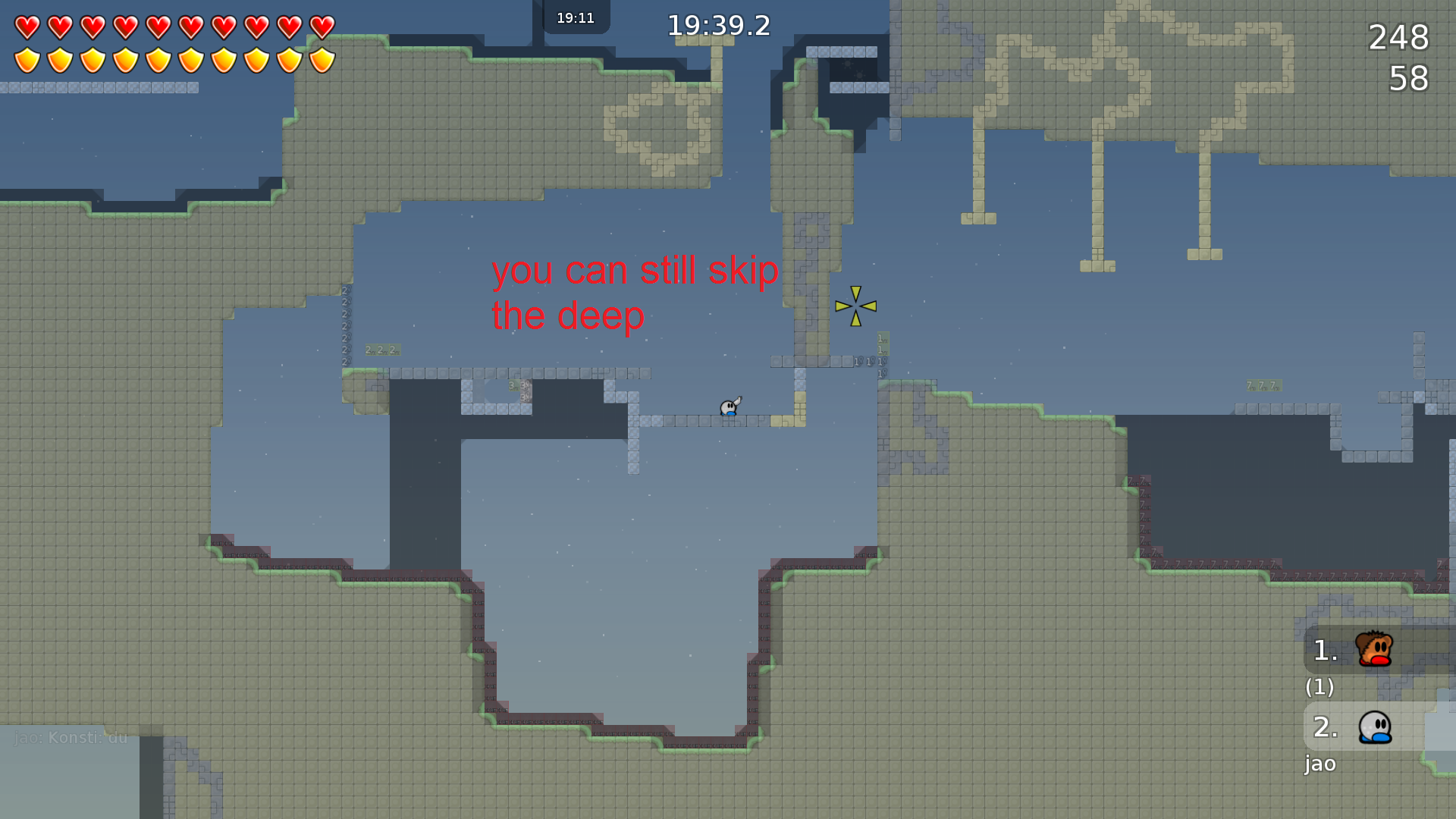1456x819 pixels.
Task: Select the white tee holding the hammer
Action: tap(730, 408)
